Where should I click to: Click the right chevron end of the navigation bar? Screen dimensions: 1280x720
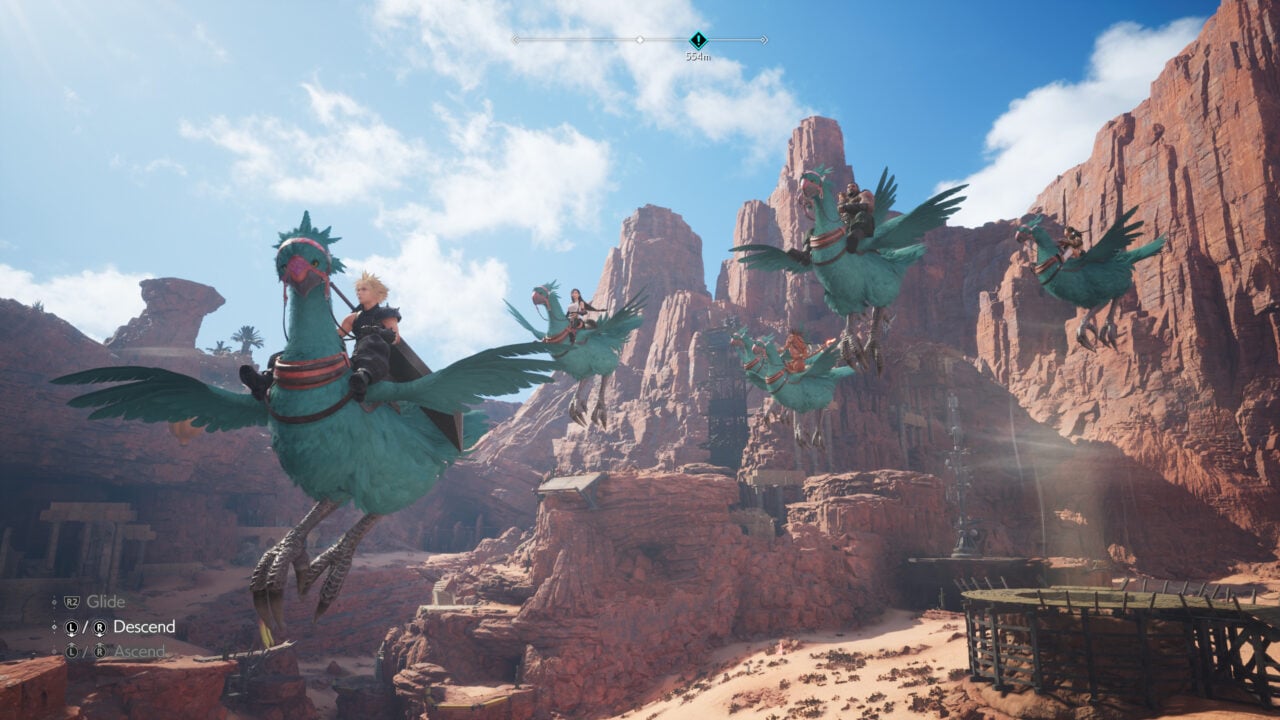(764, 39)
